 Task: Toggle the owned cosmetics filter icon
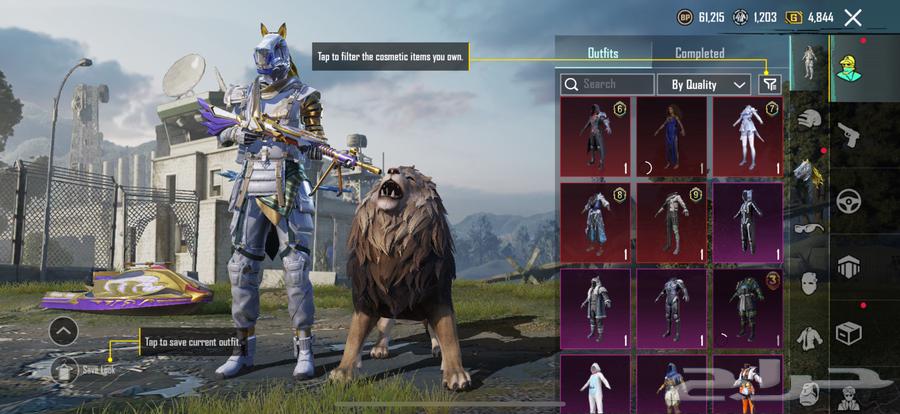coord(769,85)
